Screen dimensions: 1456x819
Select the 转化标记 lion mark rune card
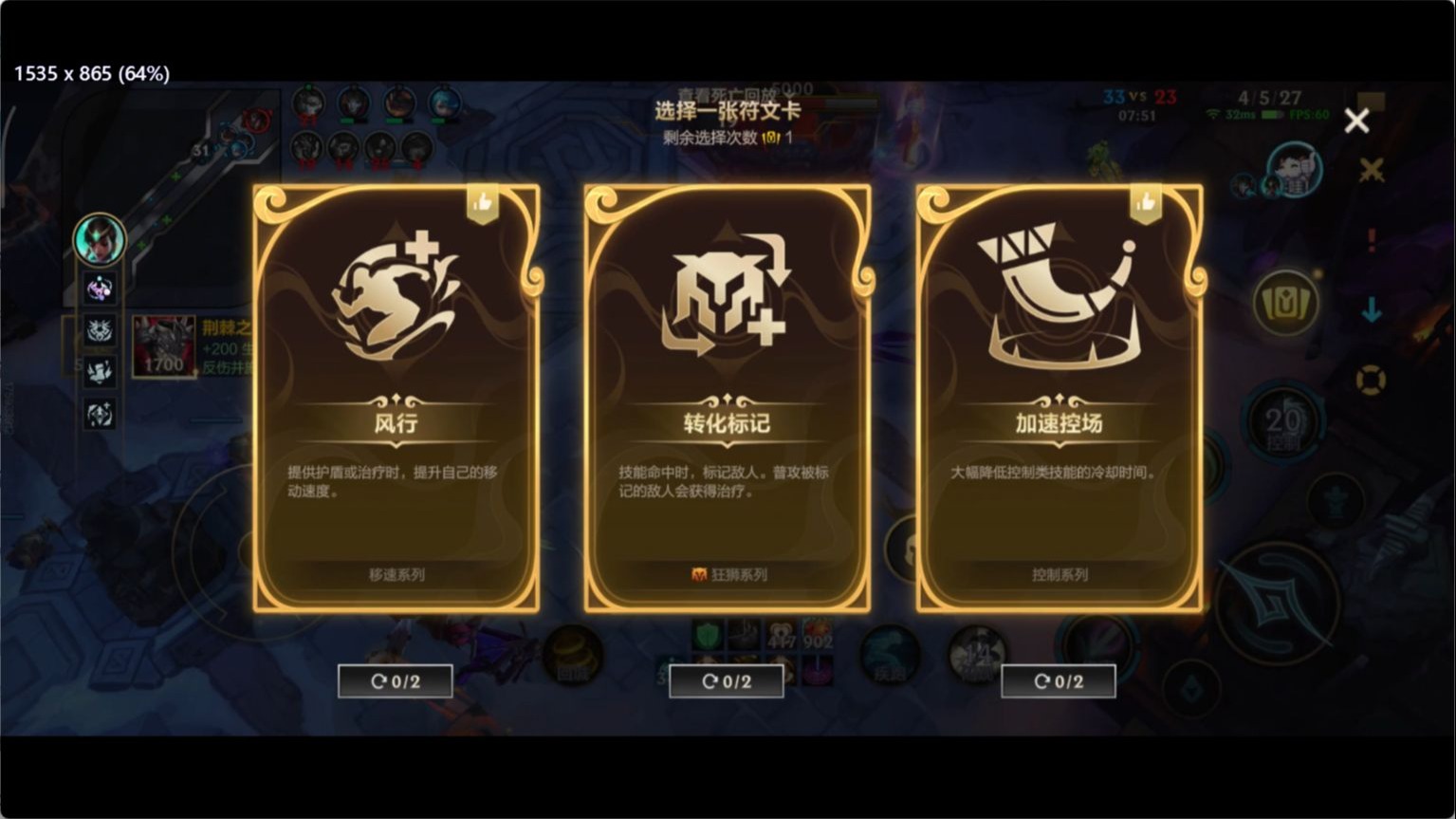click(727, 399)
